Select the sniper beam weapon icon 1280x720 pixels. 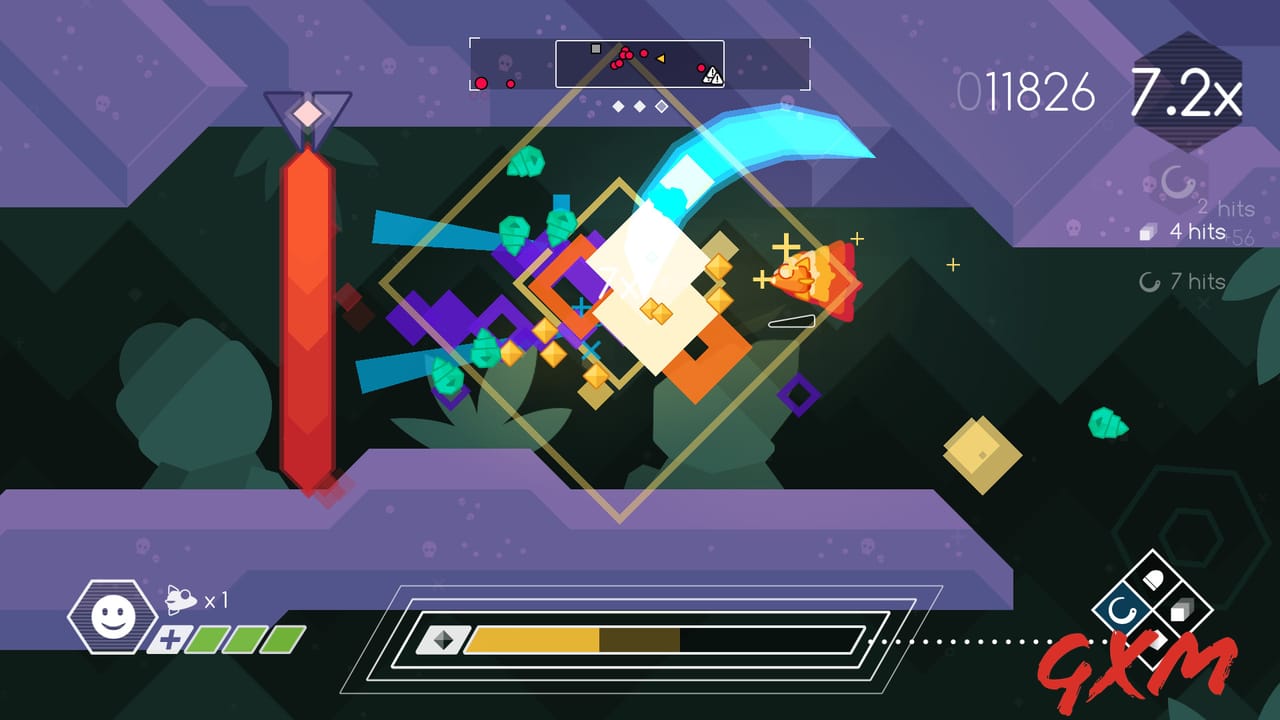[1156, 640]
